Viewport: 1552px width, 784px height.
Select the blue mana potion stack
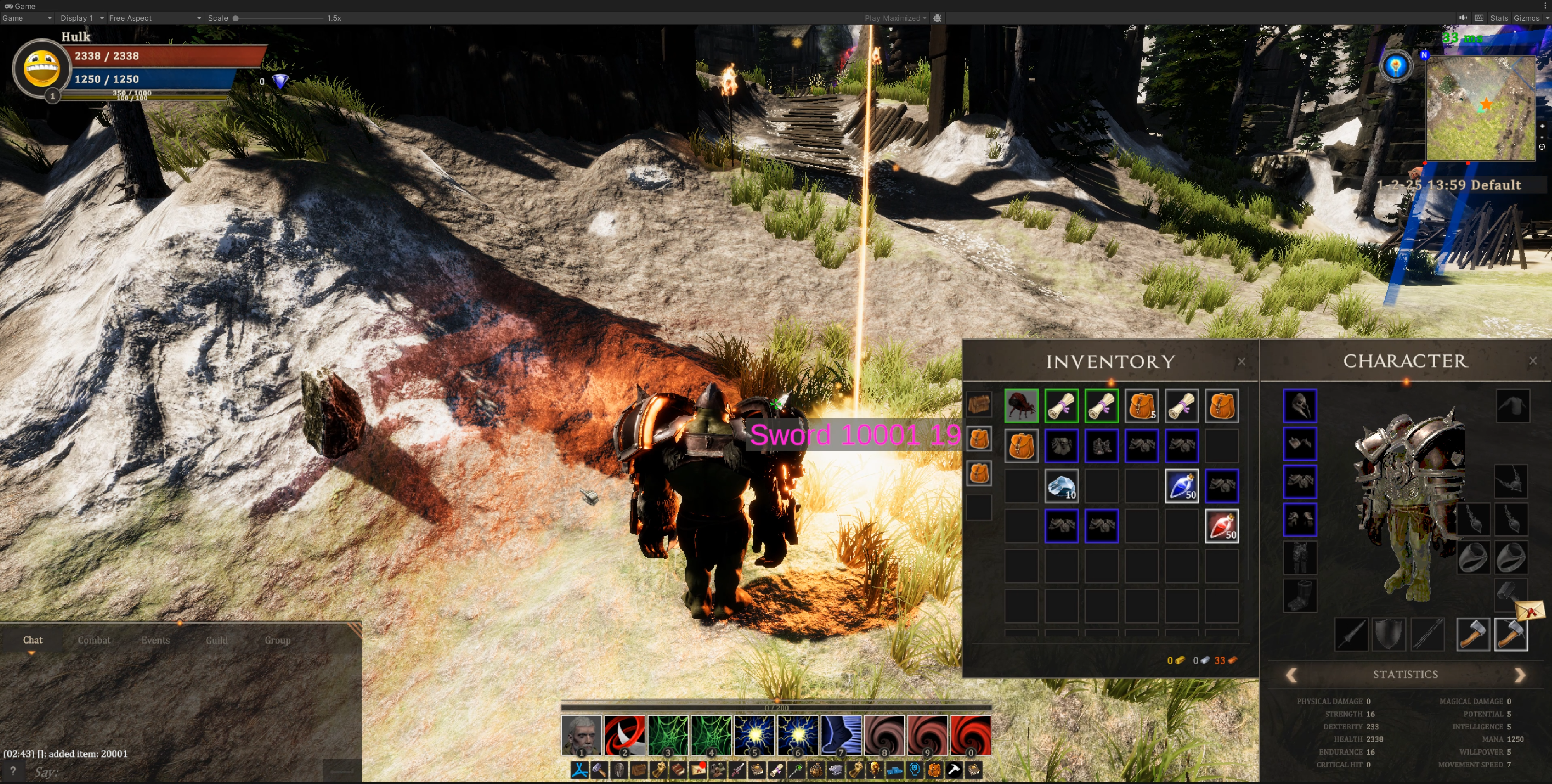(x=1181, y=486)
